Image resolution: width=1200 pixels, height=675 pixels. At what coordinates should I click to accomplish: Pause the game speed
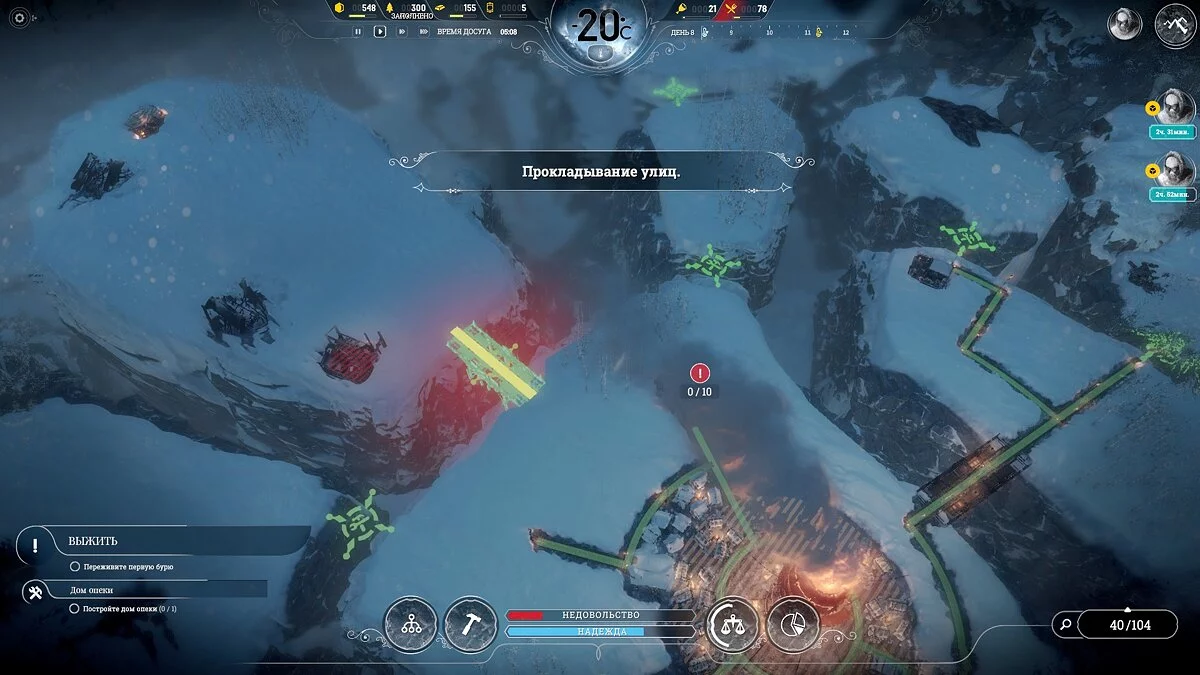358,31
